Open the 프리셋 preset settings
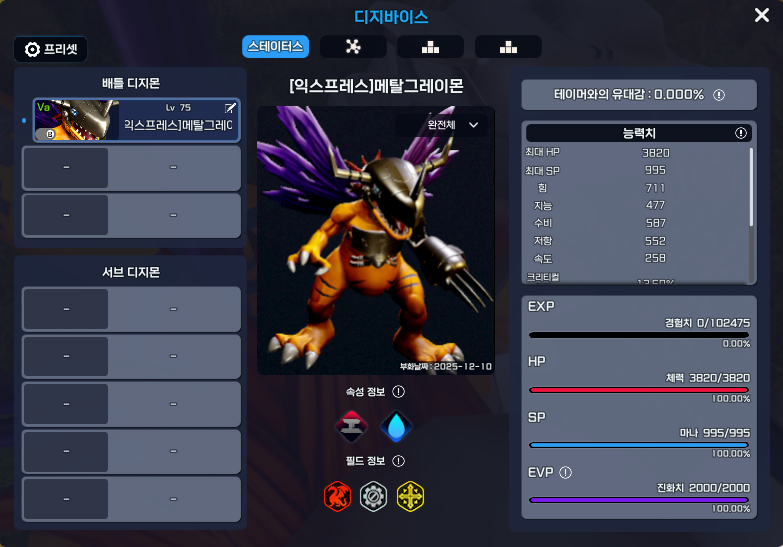This screenshot has width=783, height=547. click(51, 49)
